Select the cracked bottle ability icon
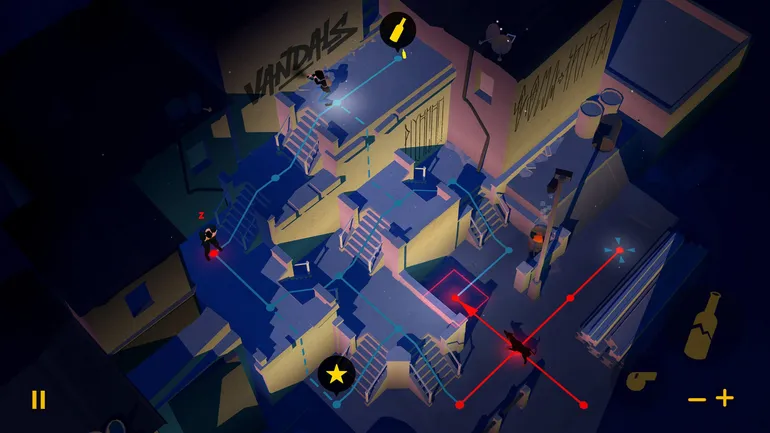 tap(704, 324)
